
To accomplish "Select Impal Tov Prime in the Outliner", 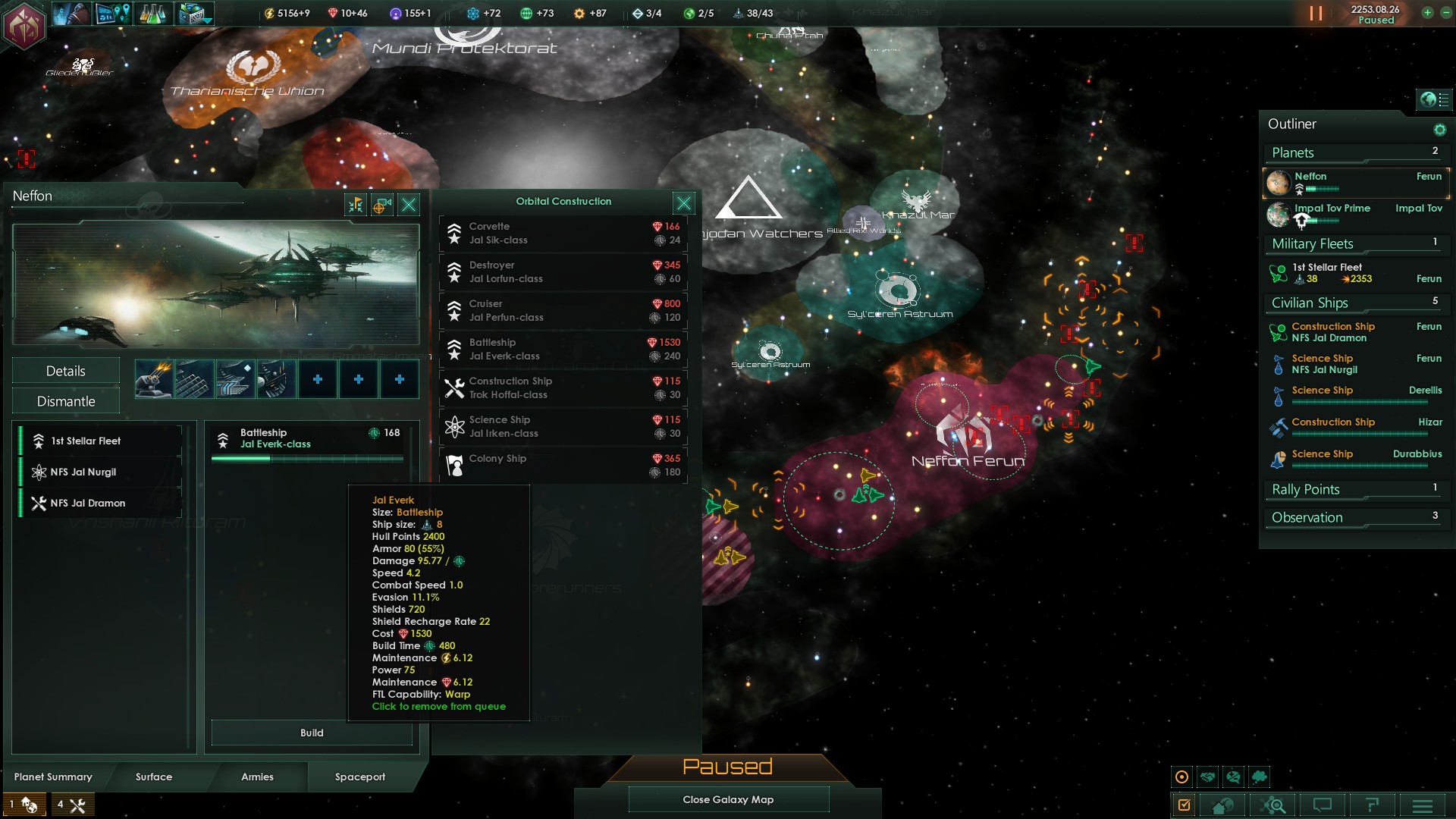I will coord(1332,209).
